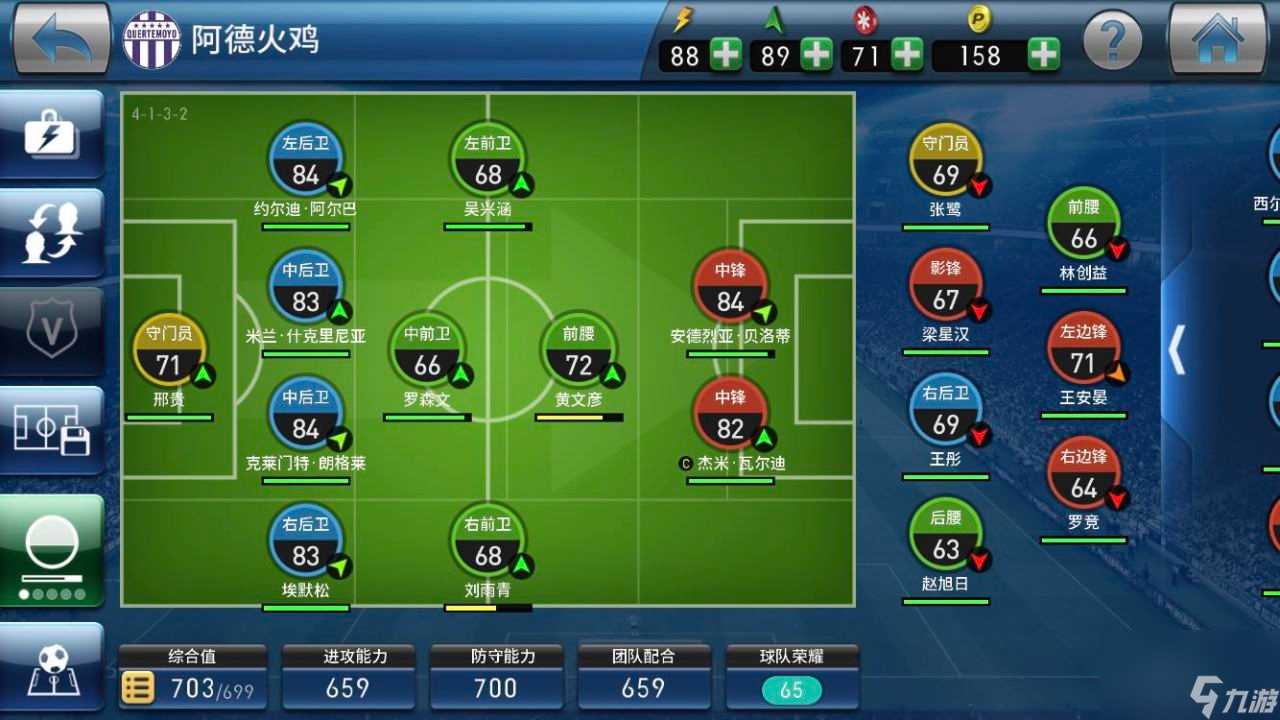Open the formation save sidebar button
Viewport: 1280px width, 720px height.
tap(52, 430)
